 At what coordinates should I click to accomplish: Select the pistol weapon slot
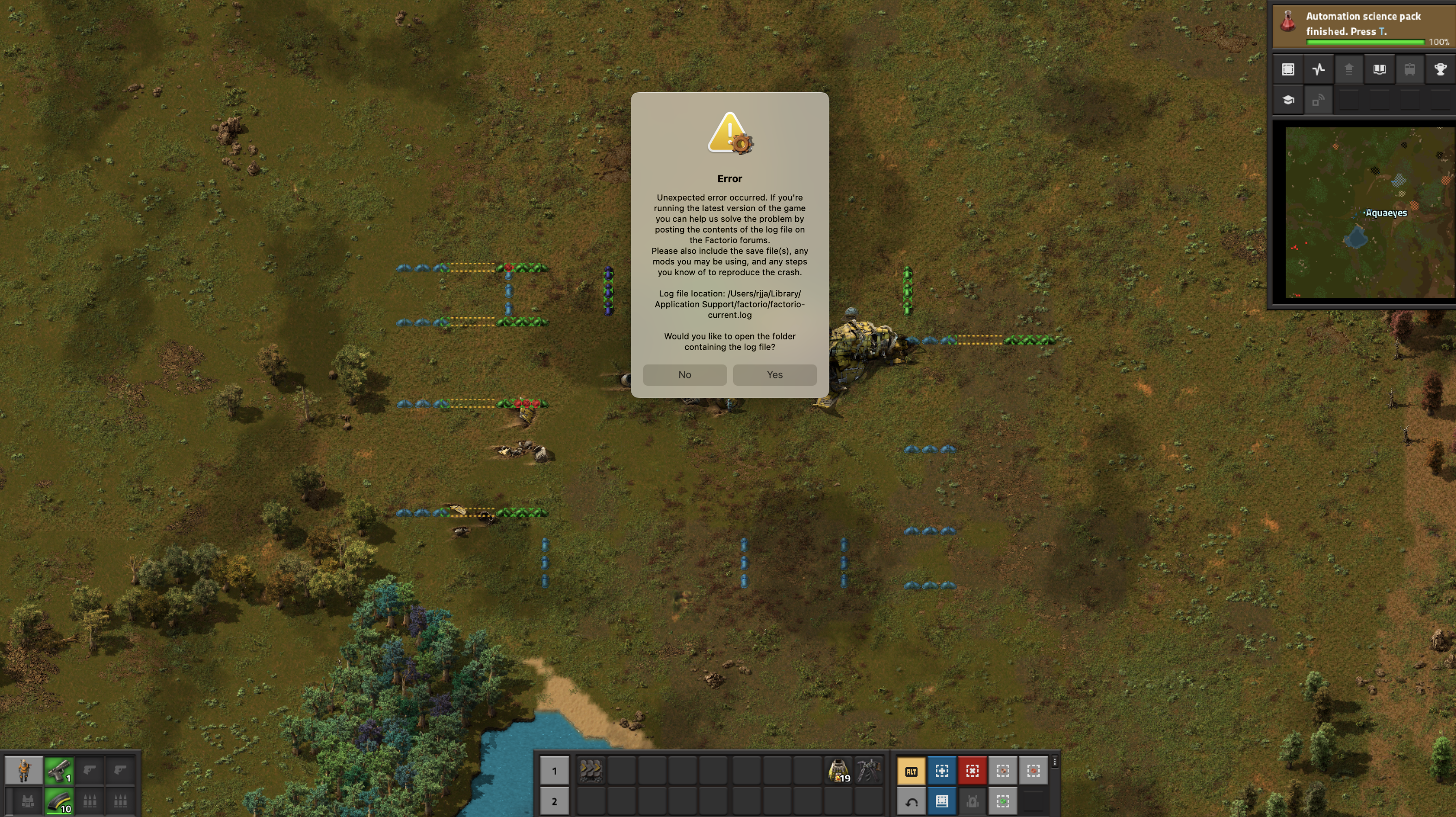pos(59,770)
